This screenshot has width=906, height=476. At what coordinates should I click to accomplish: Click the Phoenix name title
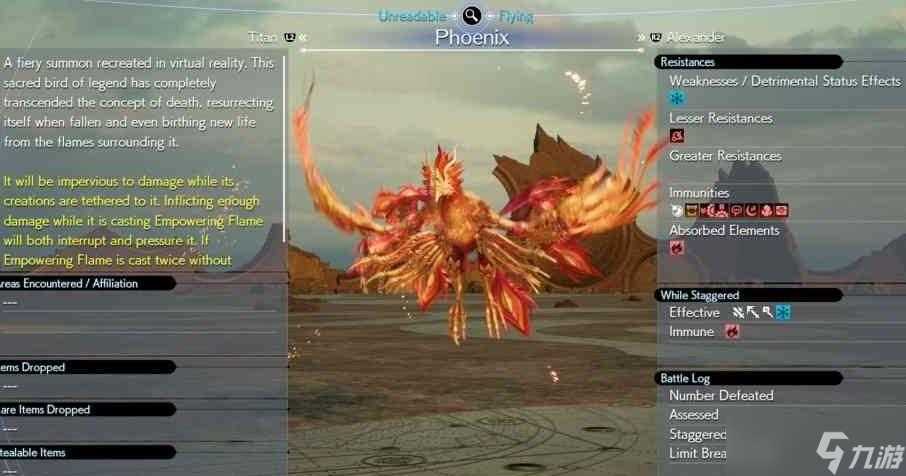[472, 38]
